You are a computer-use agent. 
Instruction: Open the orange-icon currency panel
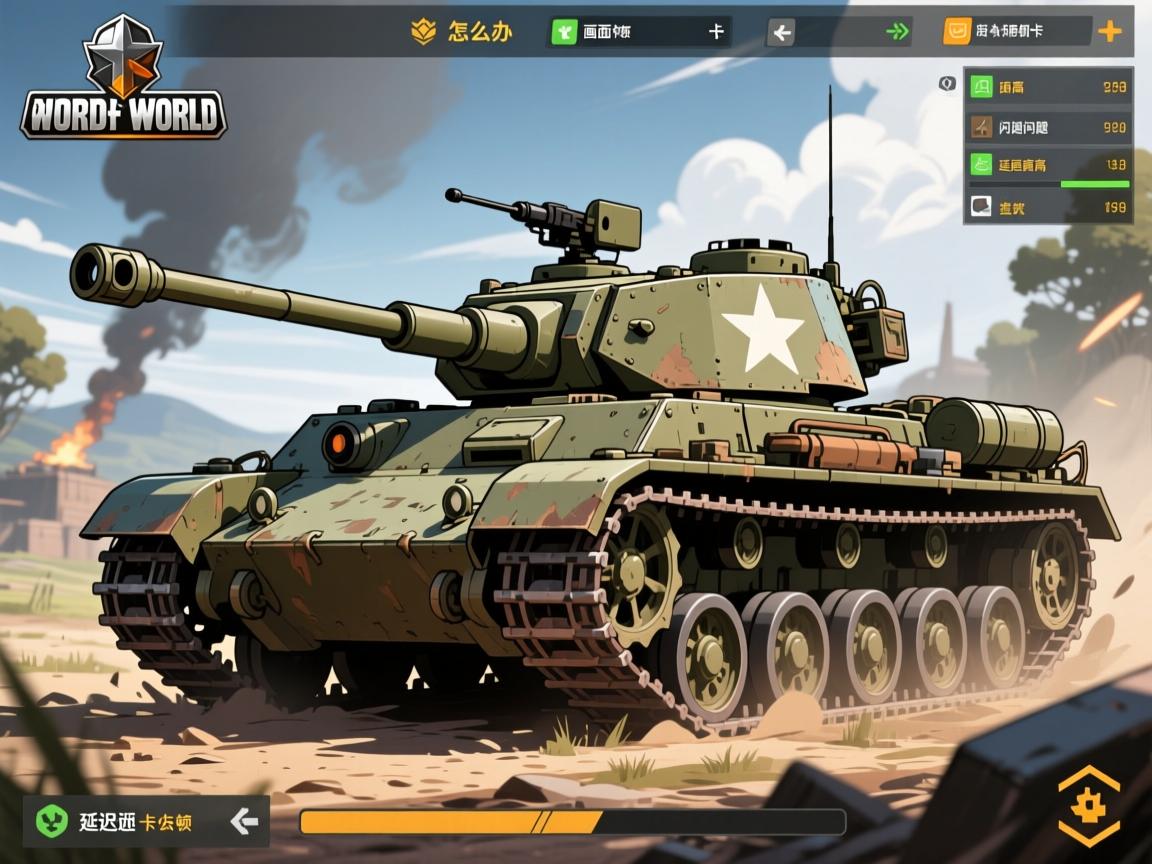point(1015,32)
